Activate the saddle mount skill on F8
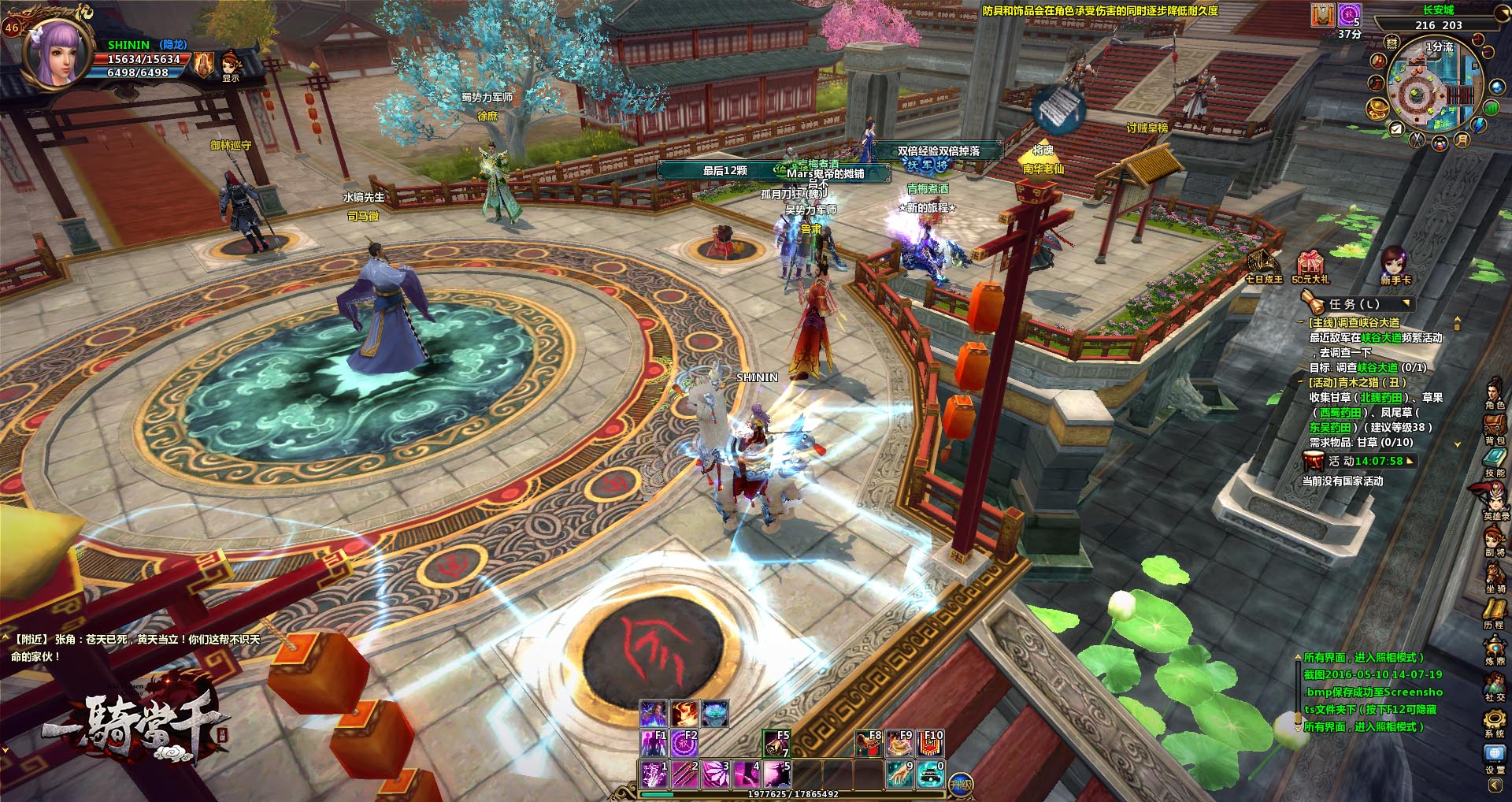 tap(869, 743)
